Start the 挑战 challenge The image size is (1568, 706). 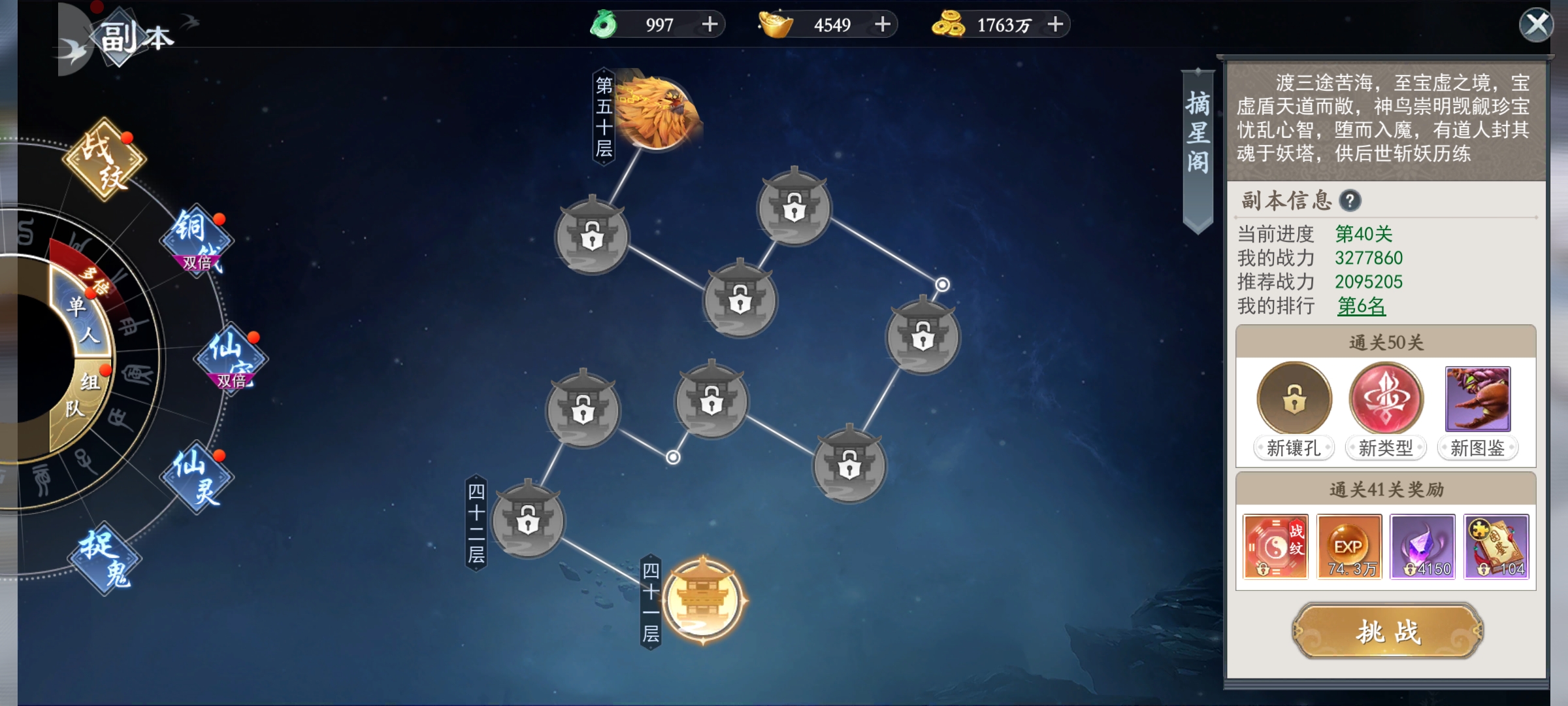[x=1388, y=631]
